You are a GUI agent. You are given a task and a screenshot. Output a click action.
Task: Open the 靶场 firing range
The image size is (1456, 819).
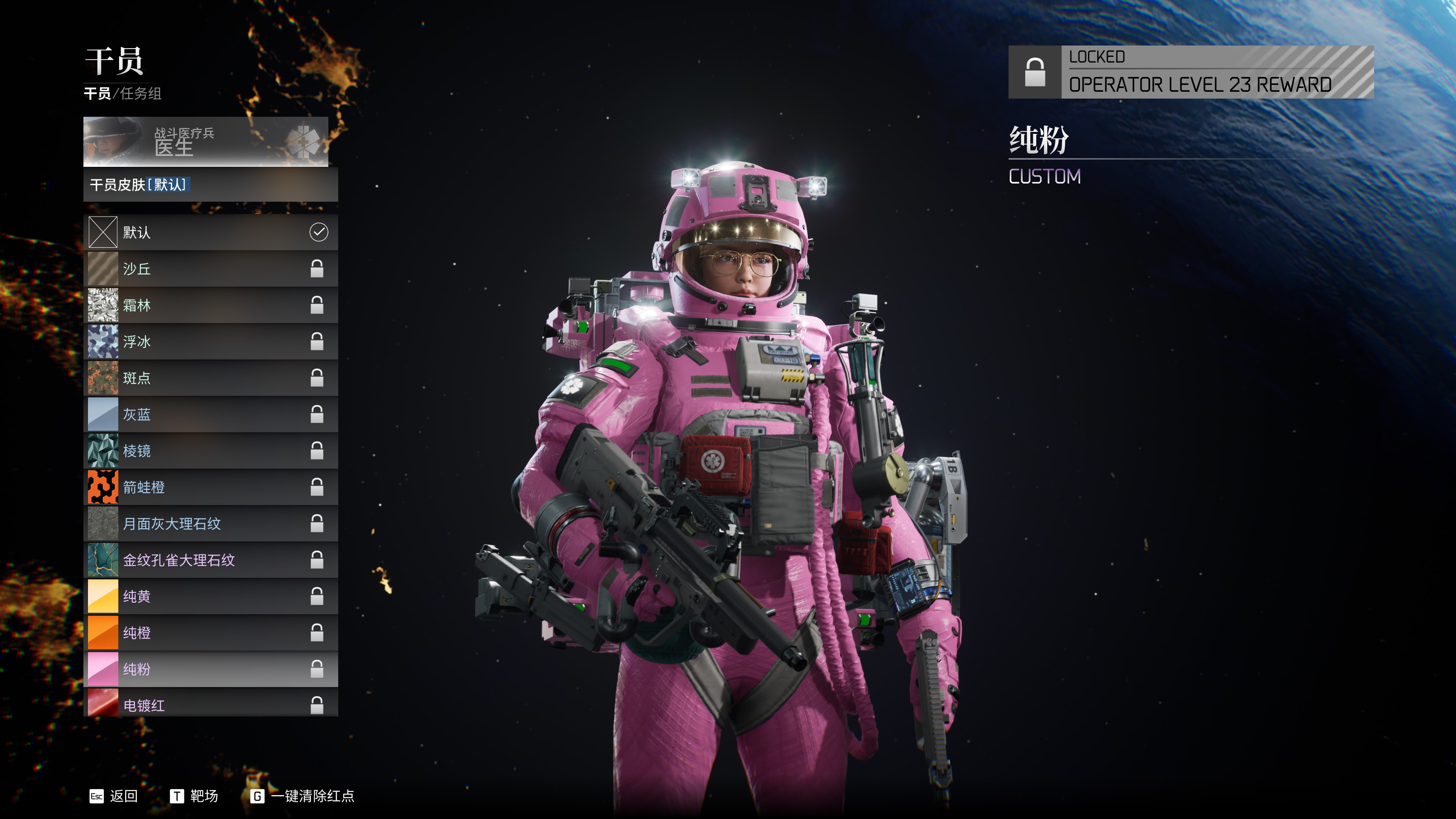click(x=194, y=796)
